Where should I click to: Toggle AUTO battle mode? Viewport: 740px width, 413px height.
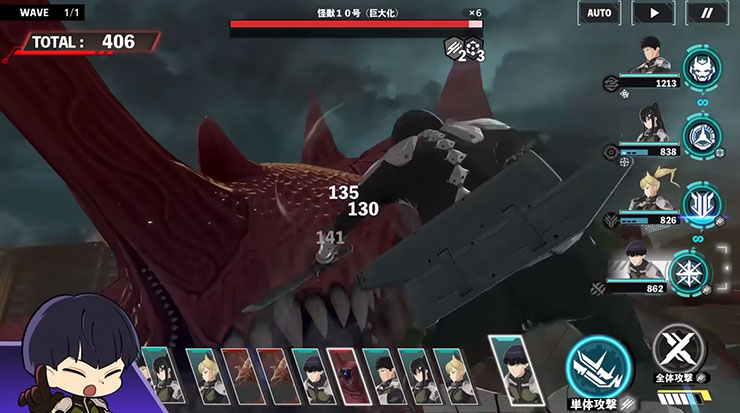click(x=599, y=13)
